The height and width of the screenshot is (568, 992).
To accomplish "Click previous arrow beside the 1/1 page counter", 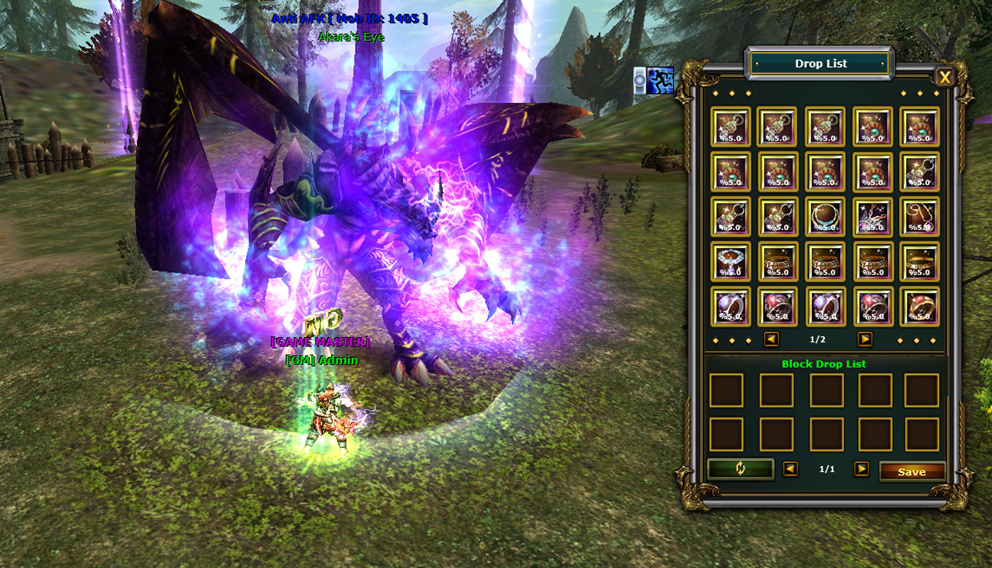I will (x=791, y=469).
